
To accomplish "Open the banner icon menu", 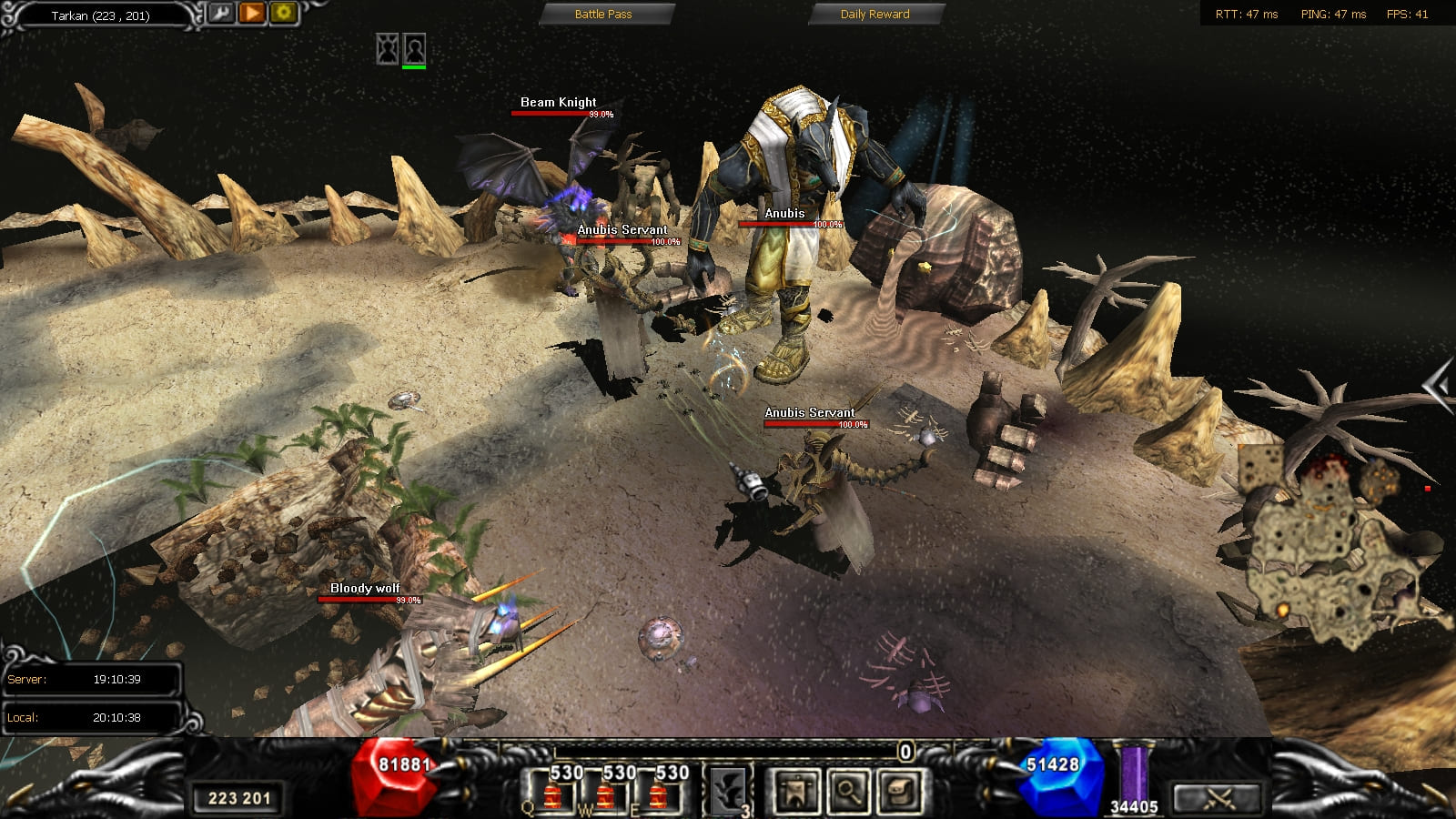I will (x=796, y=790).
